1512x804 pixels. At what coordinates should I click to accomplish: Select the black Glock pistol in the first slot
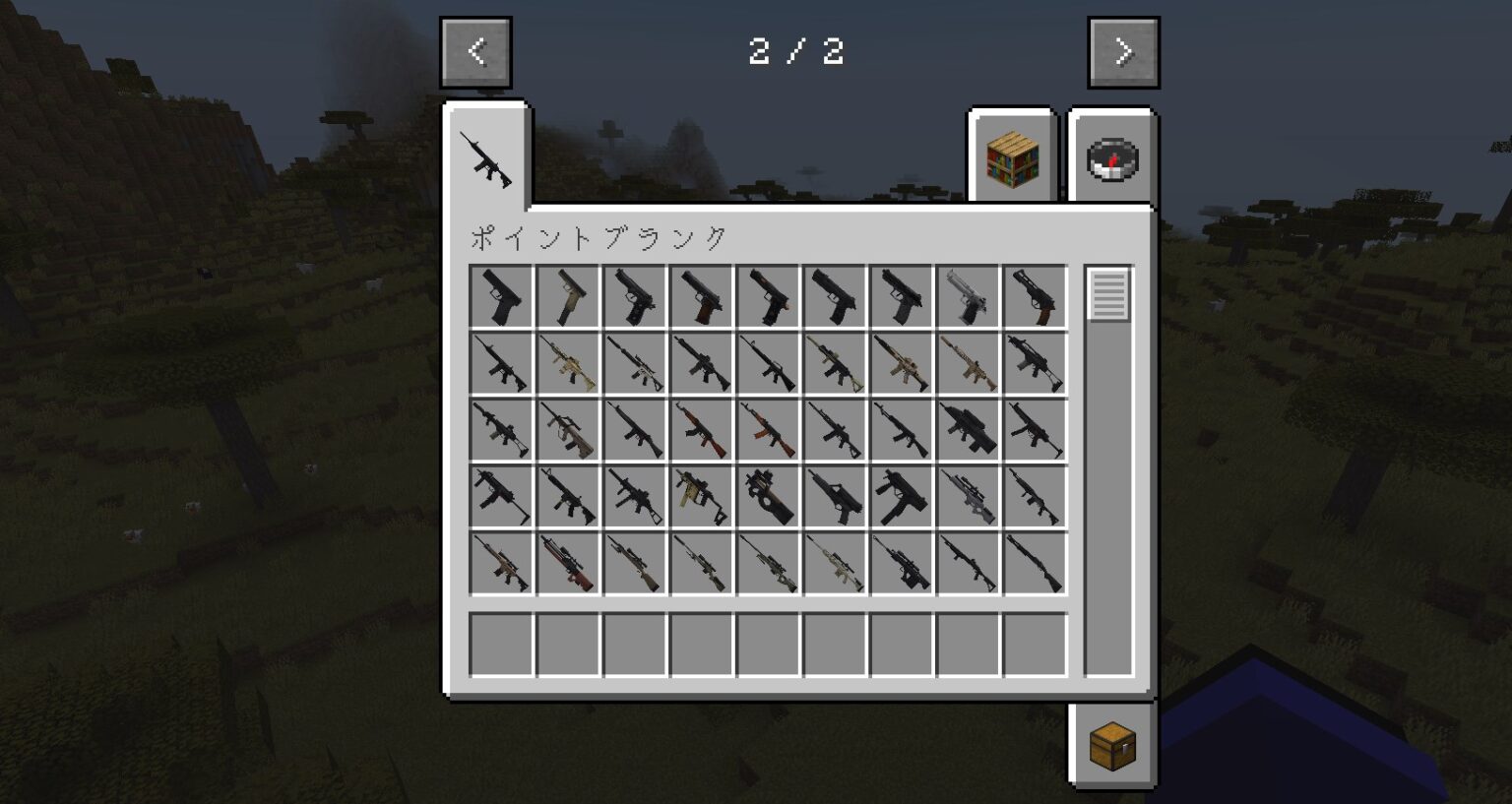[502, 295]
